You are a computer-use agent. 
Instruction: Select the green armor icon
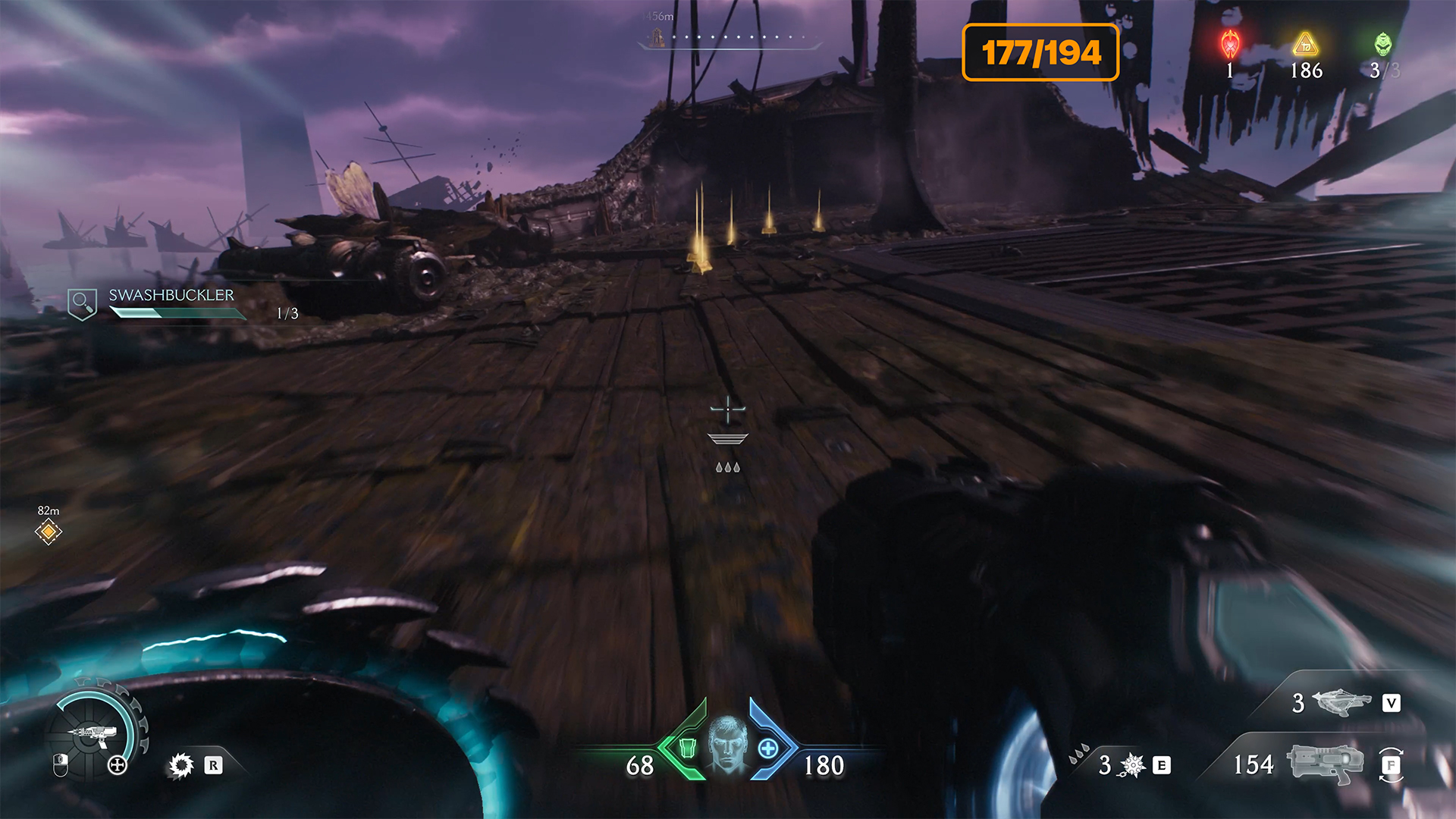pos(687,748)
